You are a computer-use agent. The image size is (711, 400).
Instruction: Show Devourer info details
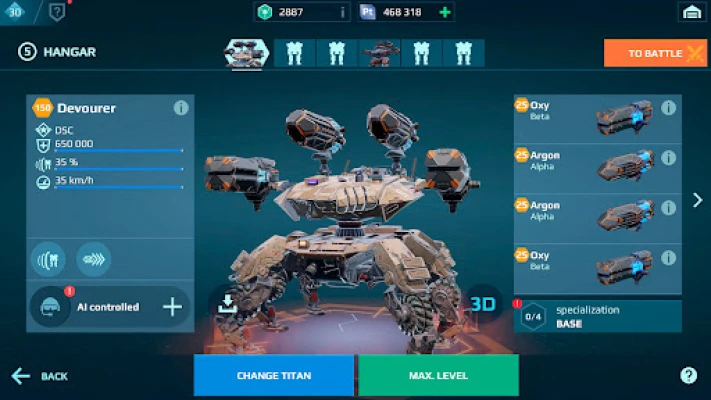[181, 108]
